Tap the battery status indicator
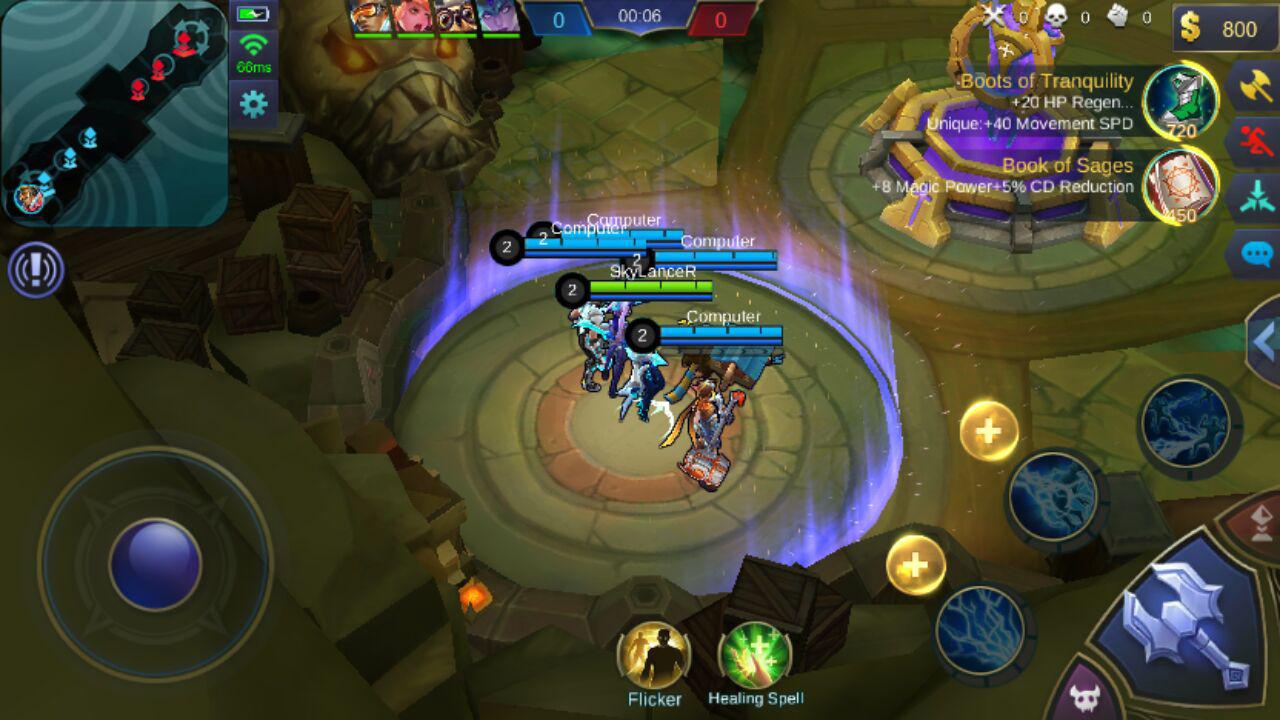 [253, 14]
